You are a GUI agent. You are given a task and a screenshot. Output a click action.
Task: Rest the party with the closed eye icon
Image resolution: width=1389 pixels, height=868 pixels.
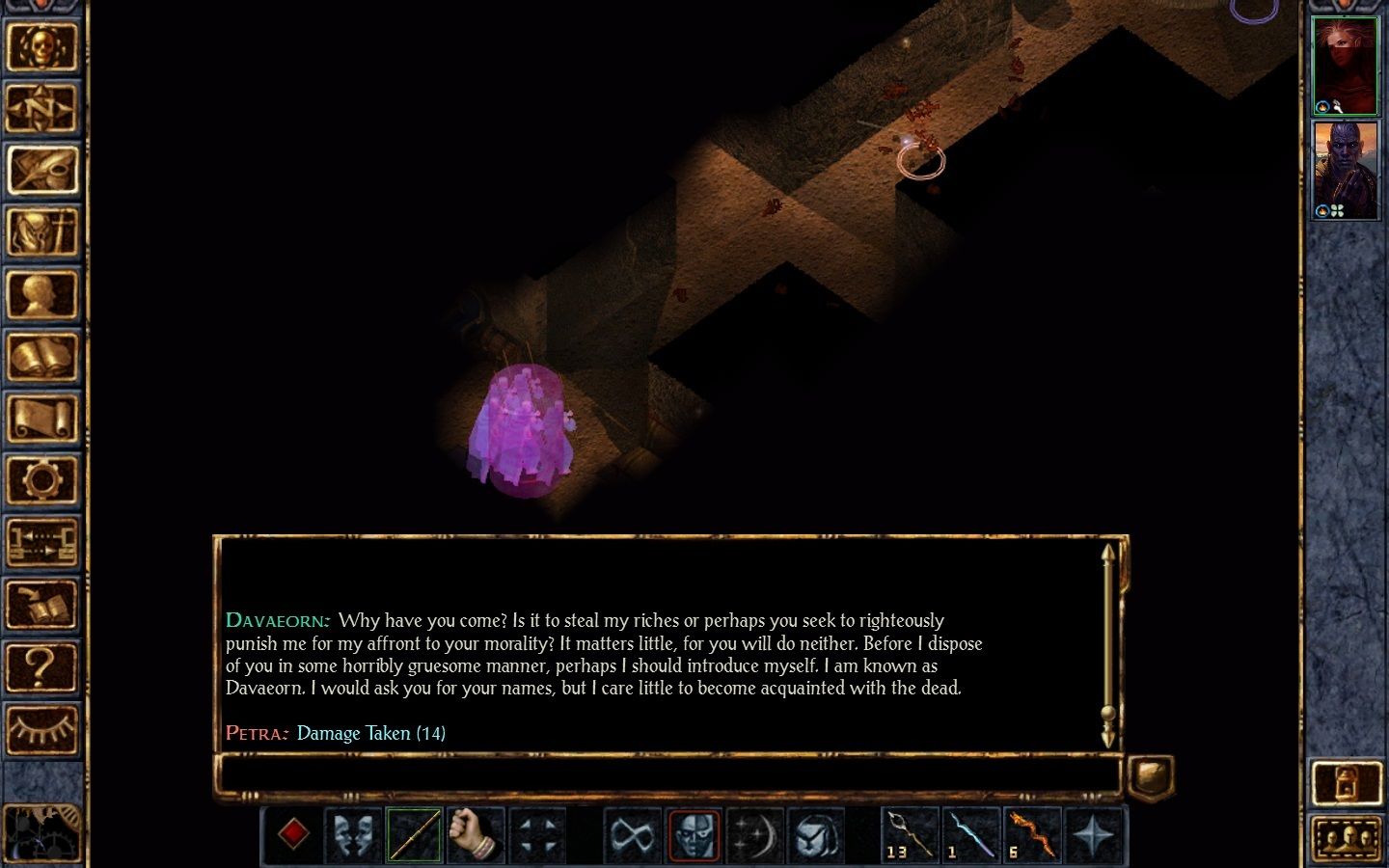tap(41, 728)
